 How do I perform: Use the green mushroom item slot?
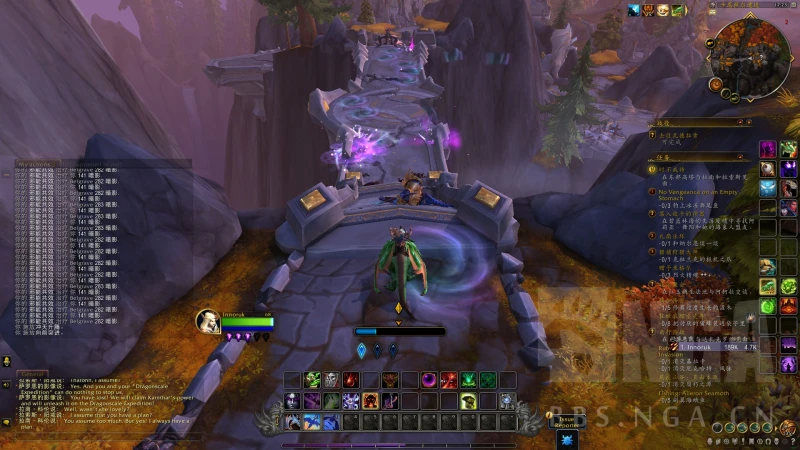coord(467,401)
